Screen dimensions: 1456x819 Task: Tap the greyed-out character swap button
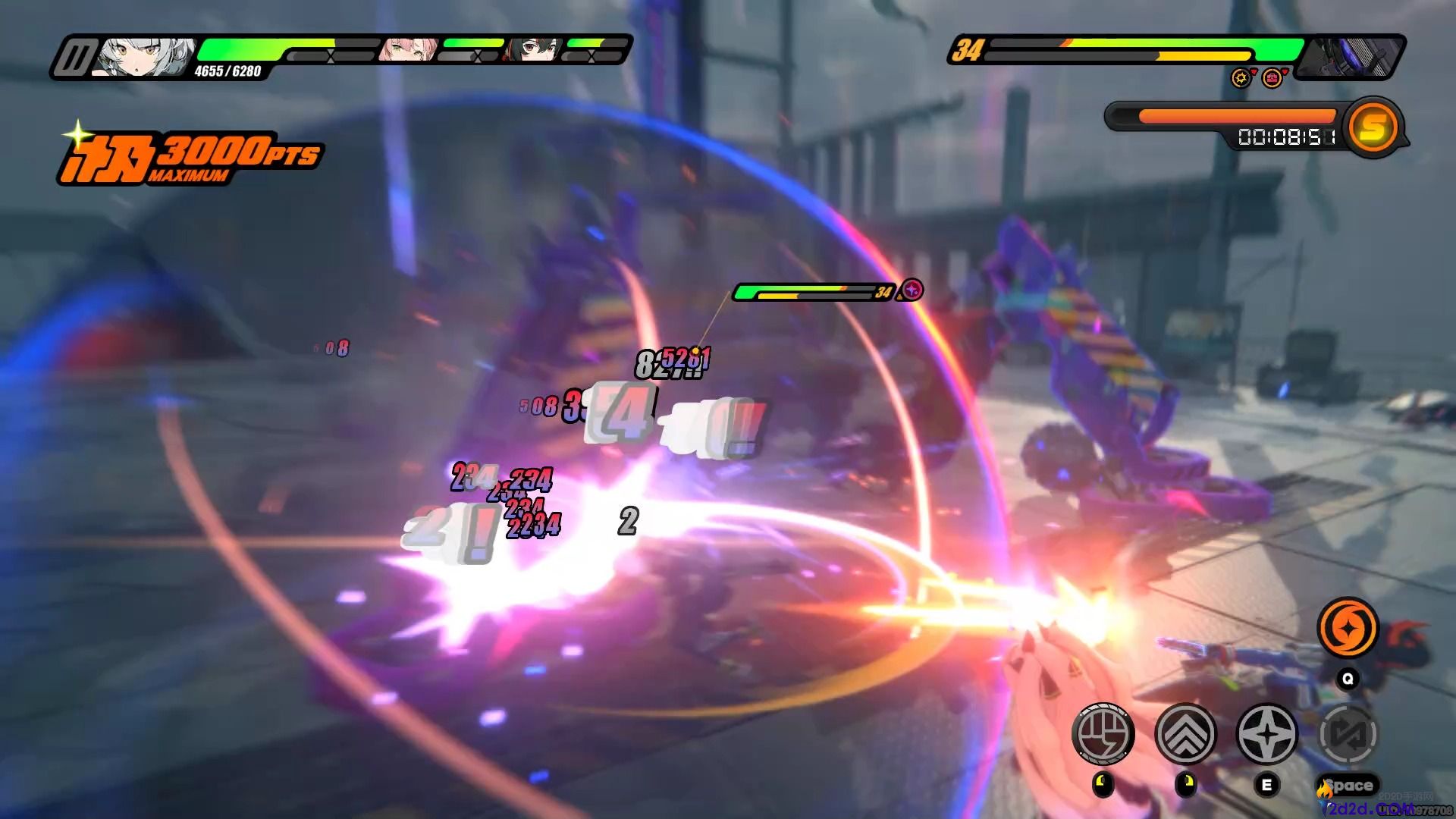[x=1348, y=733]
